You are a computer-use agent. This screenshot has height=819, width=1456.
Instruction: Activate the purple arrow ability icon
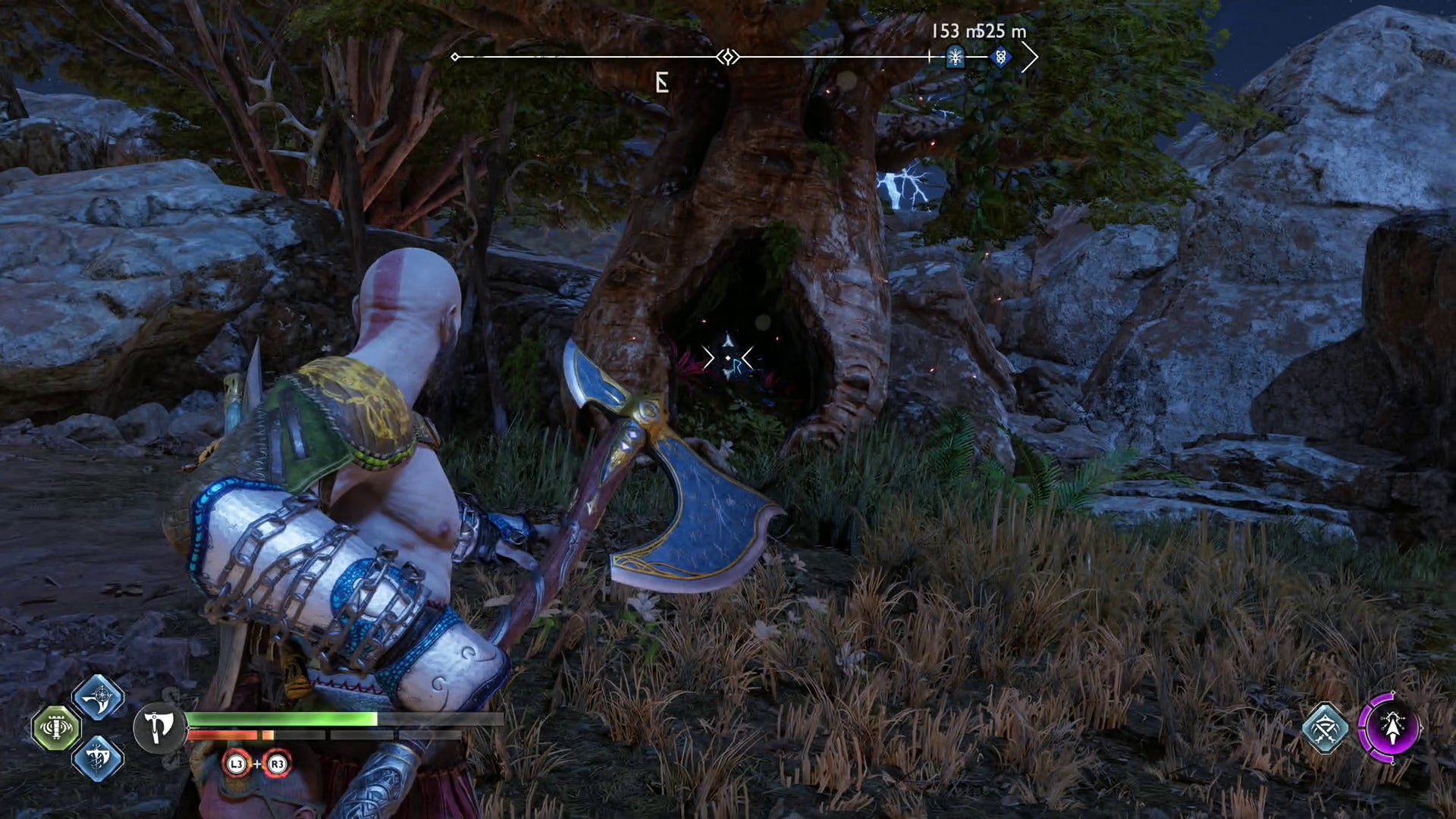[1391, 728]
